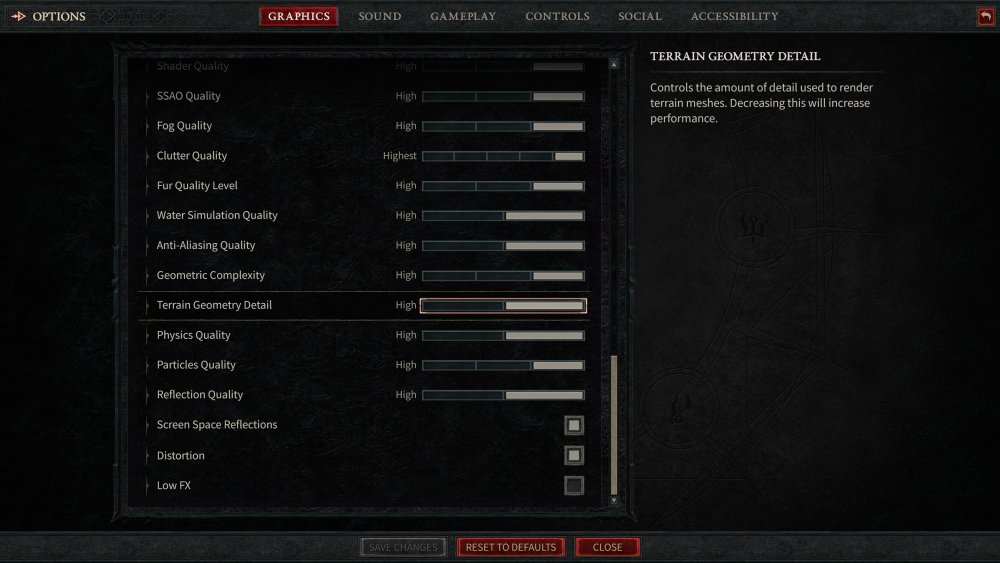Open the Accessibility tab
Screen dimensions: 1000x563
coord(734,16)
